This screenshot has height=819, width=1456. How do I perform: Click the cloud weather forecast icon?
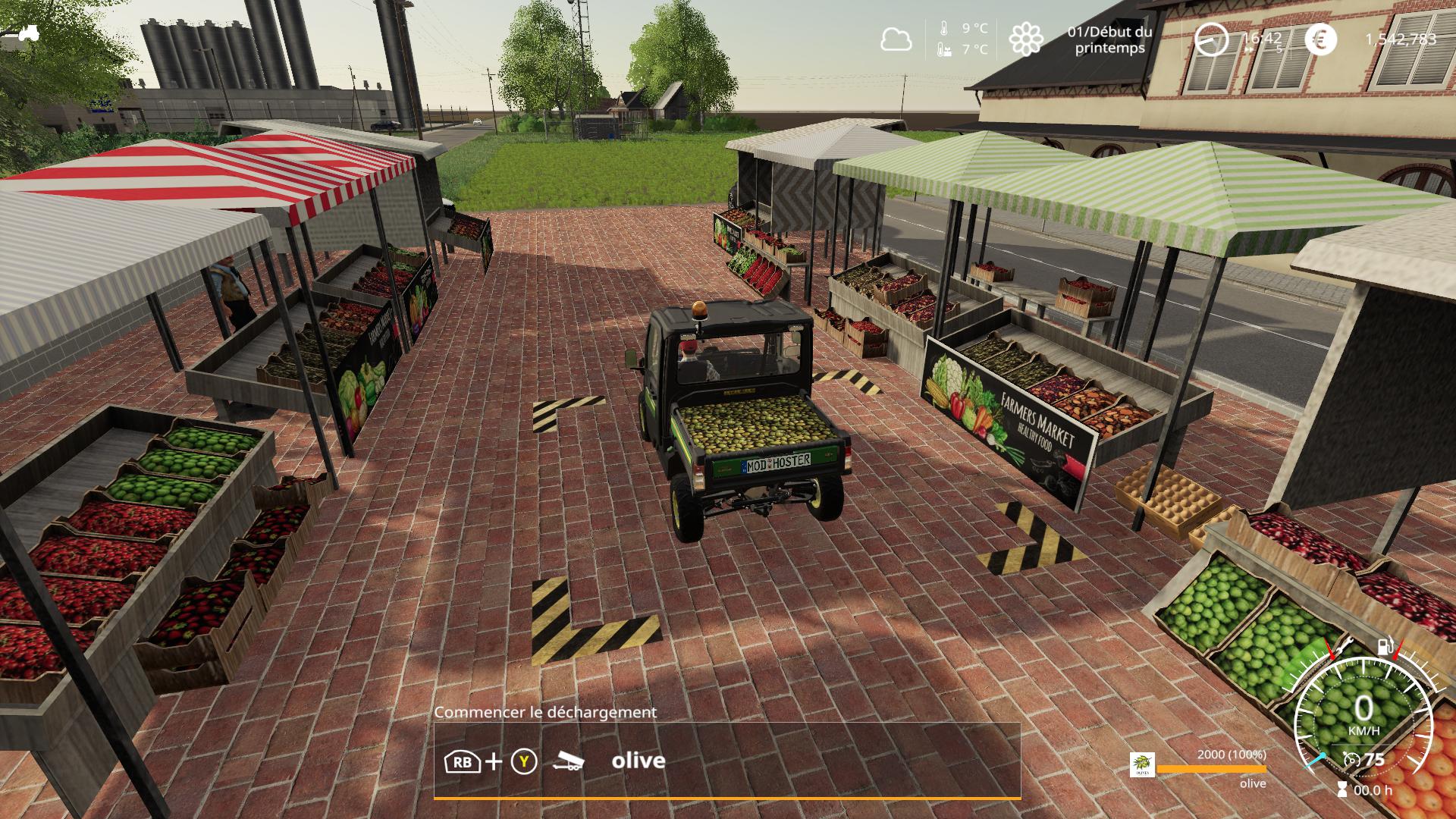point(896,39)
